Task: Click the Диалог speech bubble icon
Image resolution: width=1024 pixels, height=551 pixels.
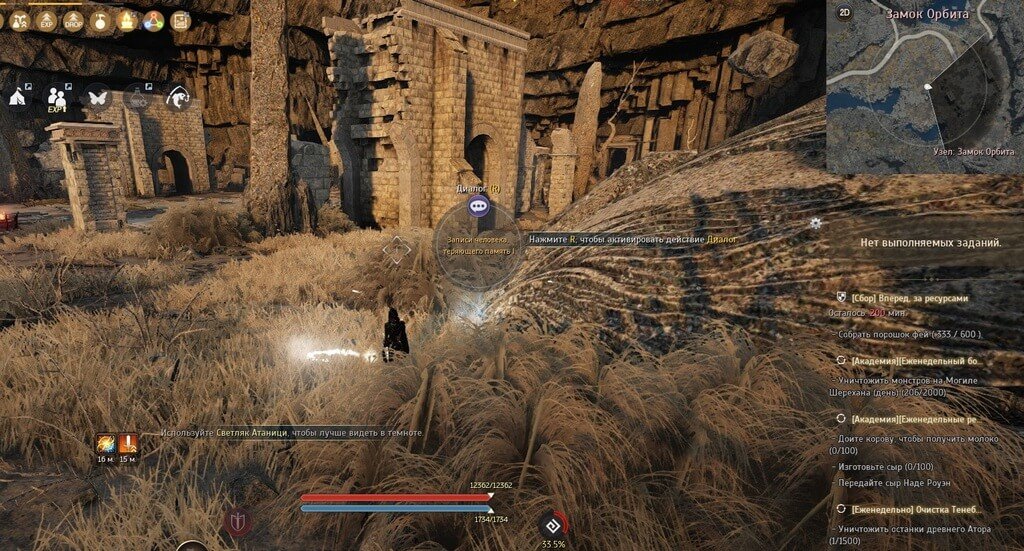Action: pyautogui.click(x=480, y=207)
